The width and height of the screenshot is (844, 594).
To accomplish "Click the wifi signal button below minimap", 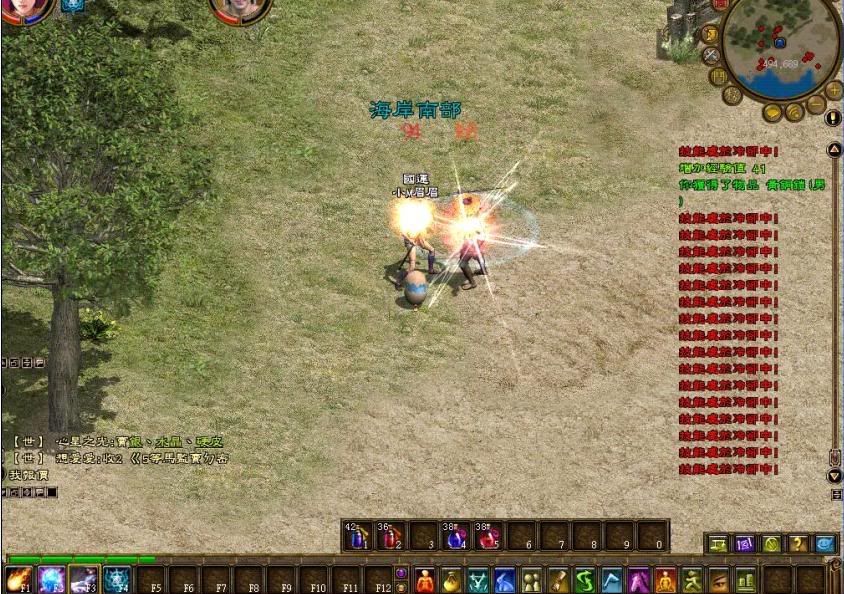I will (794, 112).
